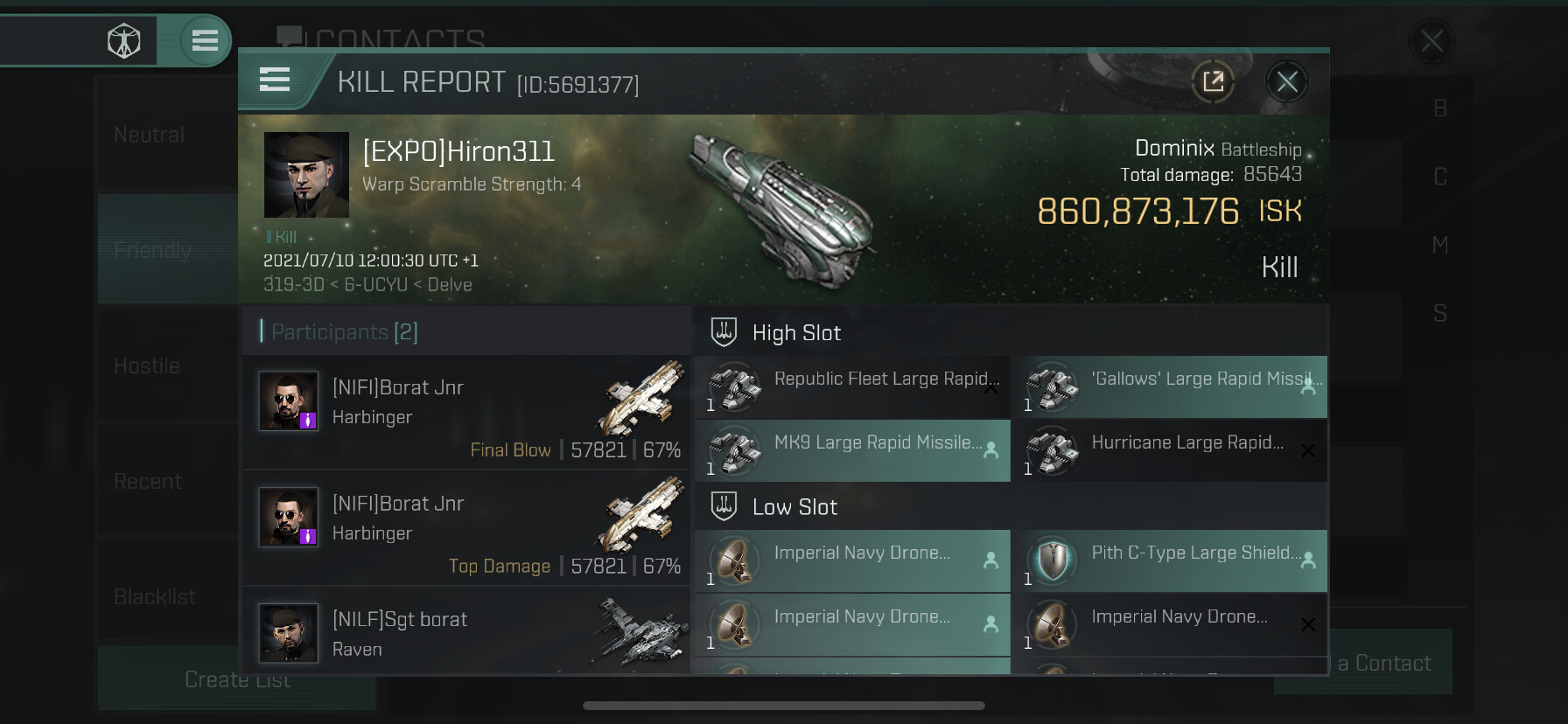Select the Republic Fleet Large Rapid module
The width and height of the screenshot is (1568, 724).
click(852, 387)
